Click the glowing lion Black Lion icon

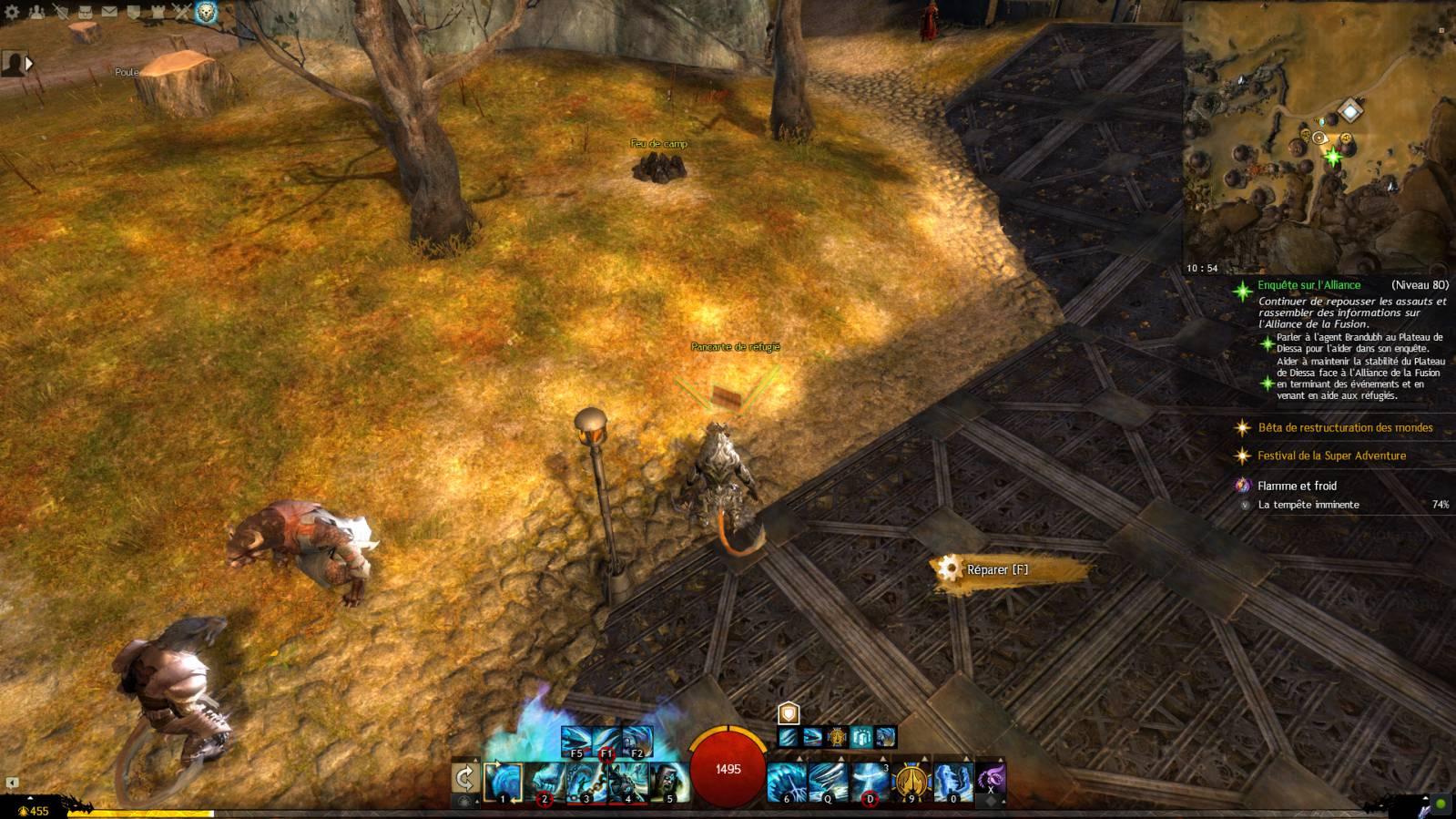207,12
